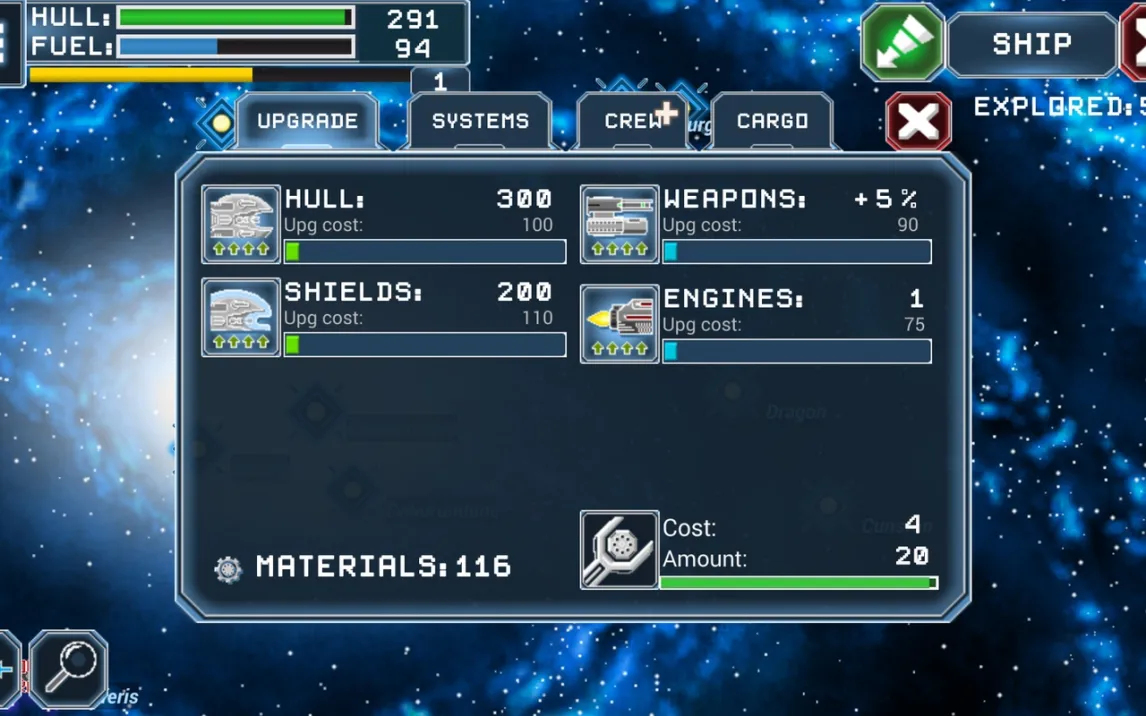
Task: Repair ship with the wrench icon
Action: tap(619, 550)
